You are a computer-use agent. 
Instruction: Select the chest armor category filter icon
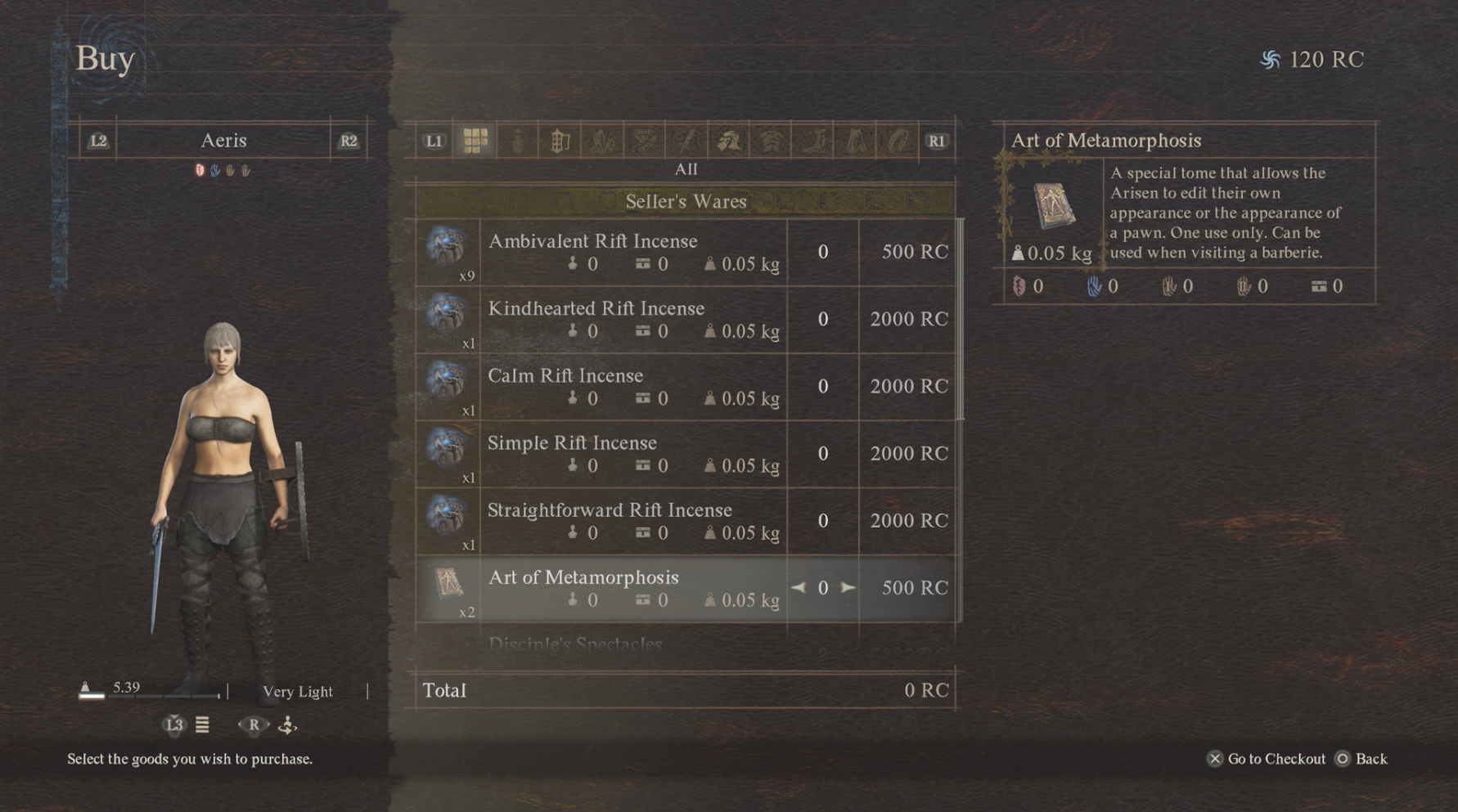772,140
